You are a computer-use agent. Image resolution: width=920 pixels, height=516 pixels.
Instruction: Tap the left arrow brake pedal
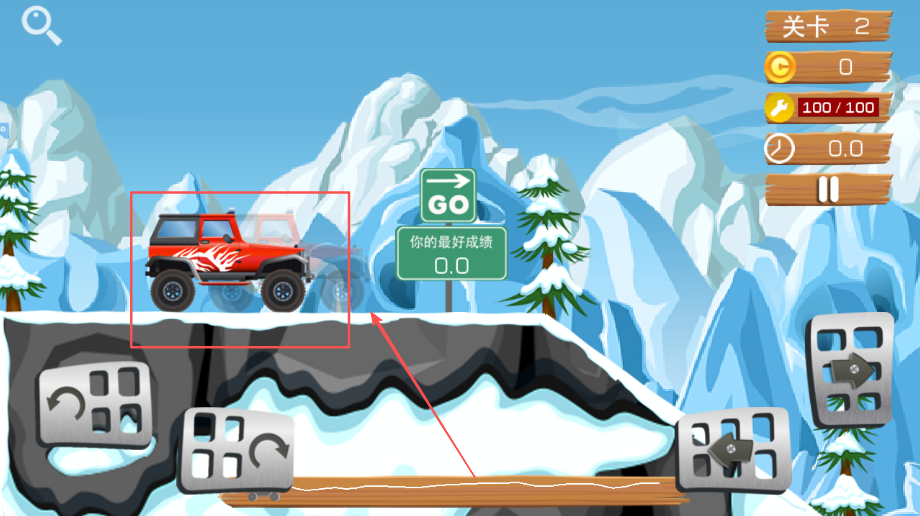(734, 450)
